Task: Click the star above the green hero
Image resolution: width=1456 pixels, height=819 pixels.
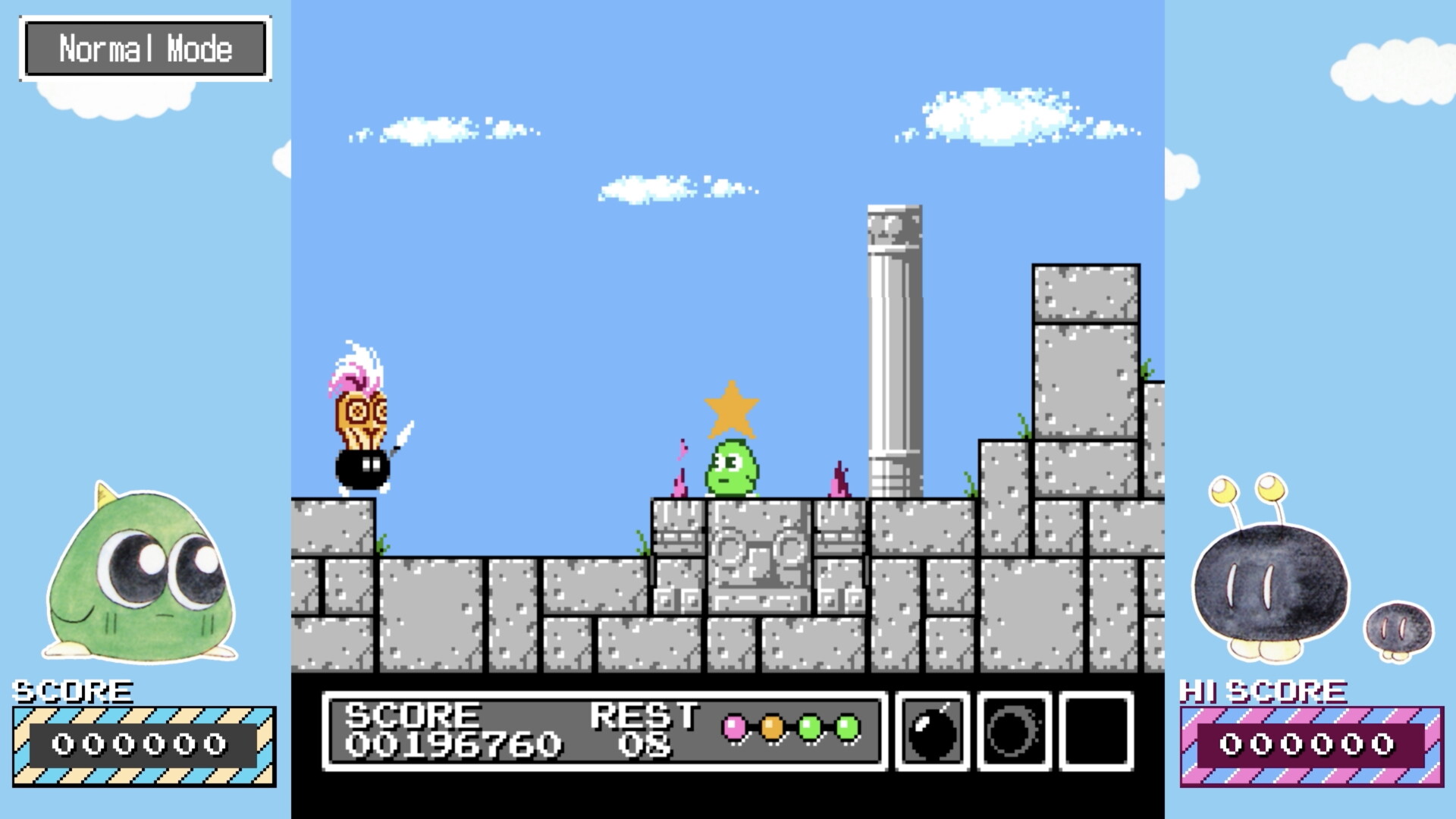Action: [730, 410]
